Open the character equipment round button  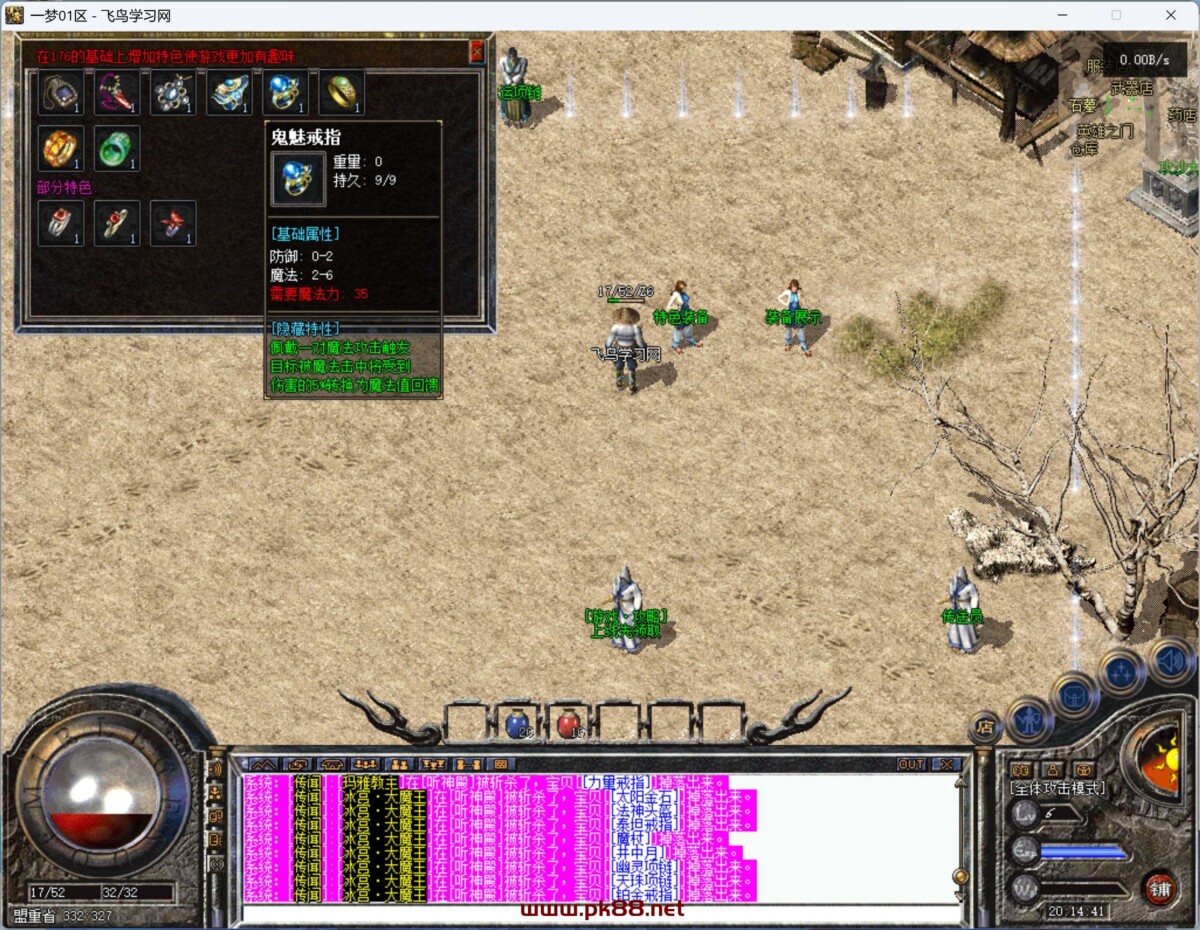pos(1028,719)
